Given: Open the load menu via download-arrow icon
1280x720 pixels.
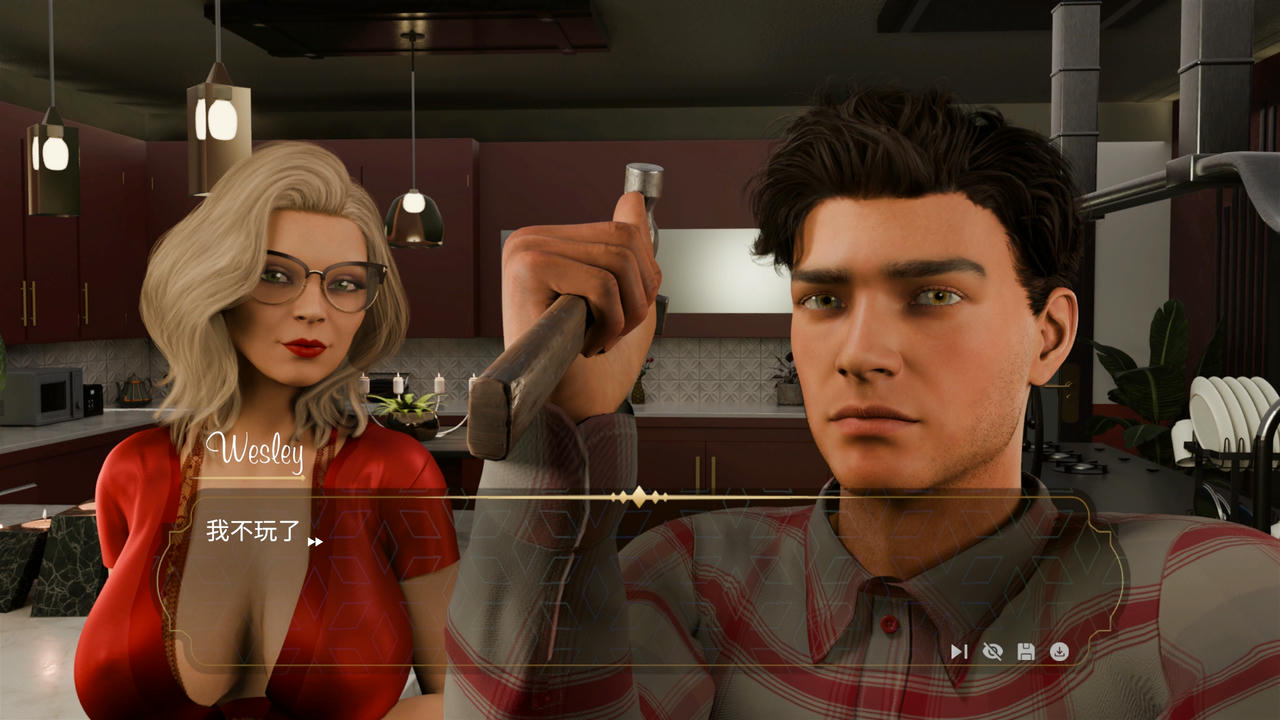Looking at the screenshot, I should pyautogui.click(x=1059, y=652).
